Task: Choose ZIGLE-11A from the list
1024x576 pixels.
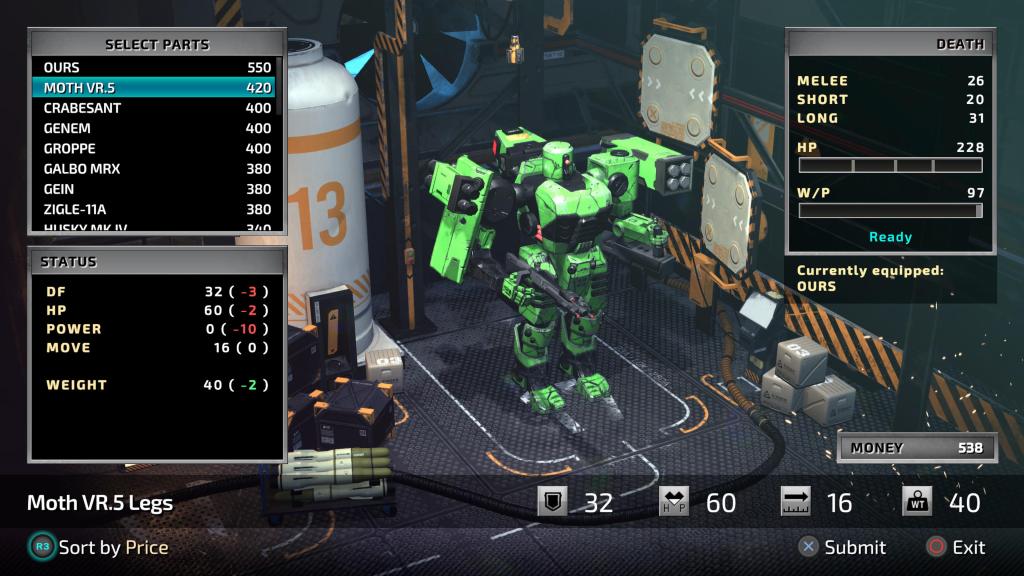Action: [157, 209]
